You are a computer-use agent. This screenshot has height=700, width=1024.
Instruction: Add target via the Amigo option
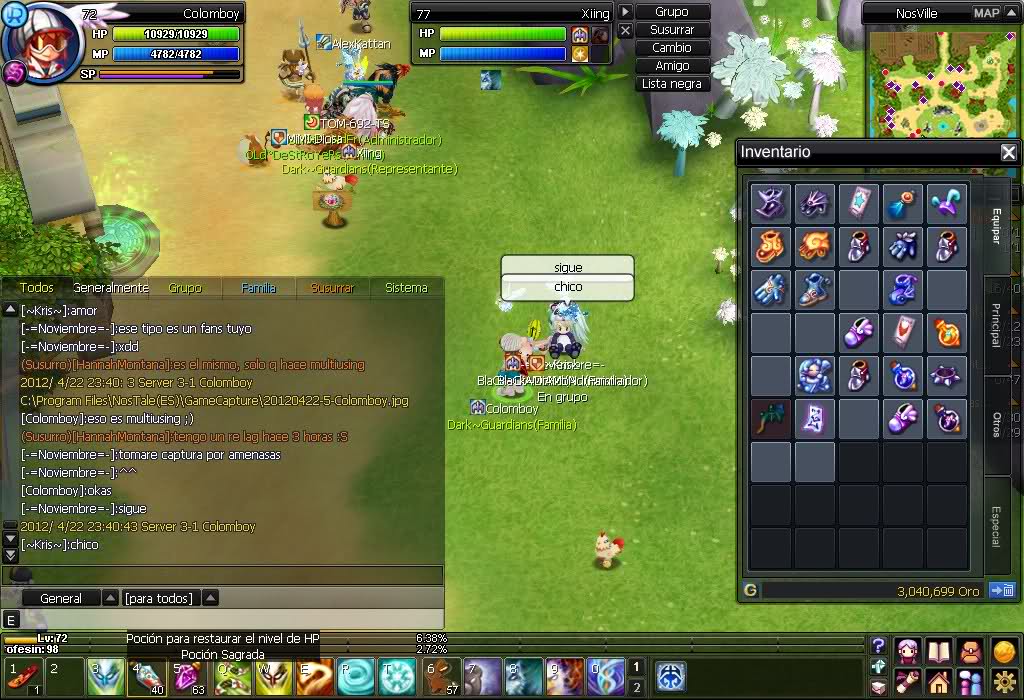(x=672, y=66)
